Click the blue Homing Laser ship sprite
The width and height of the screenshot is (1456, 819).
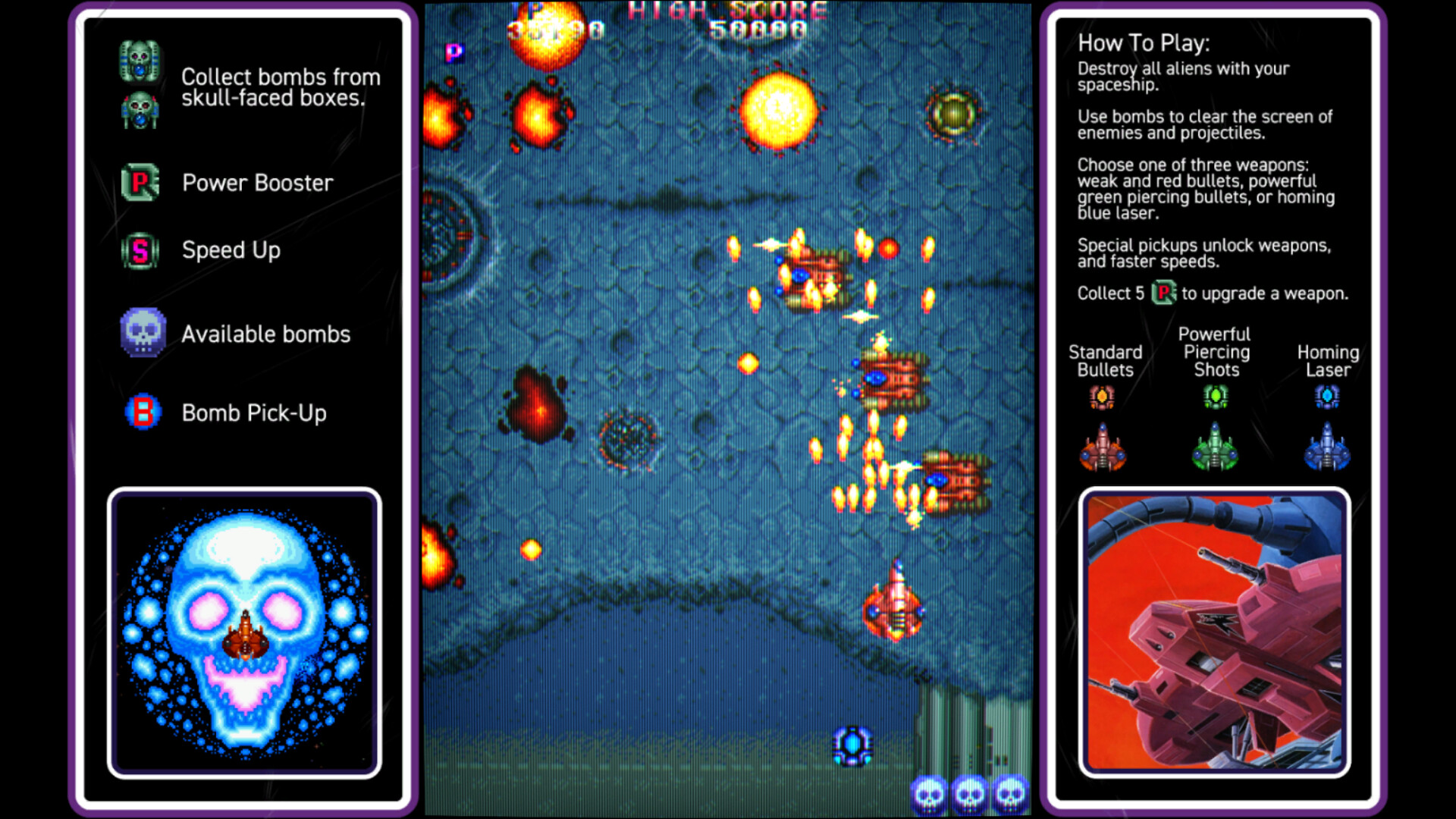tap(1327, 447)
